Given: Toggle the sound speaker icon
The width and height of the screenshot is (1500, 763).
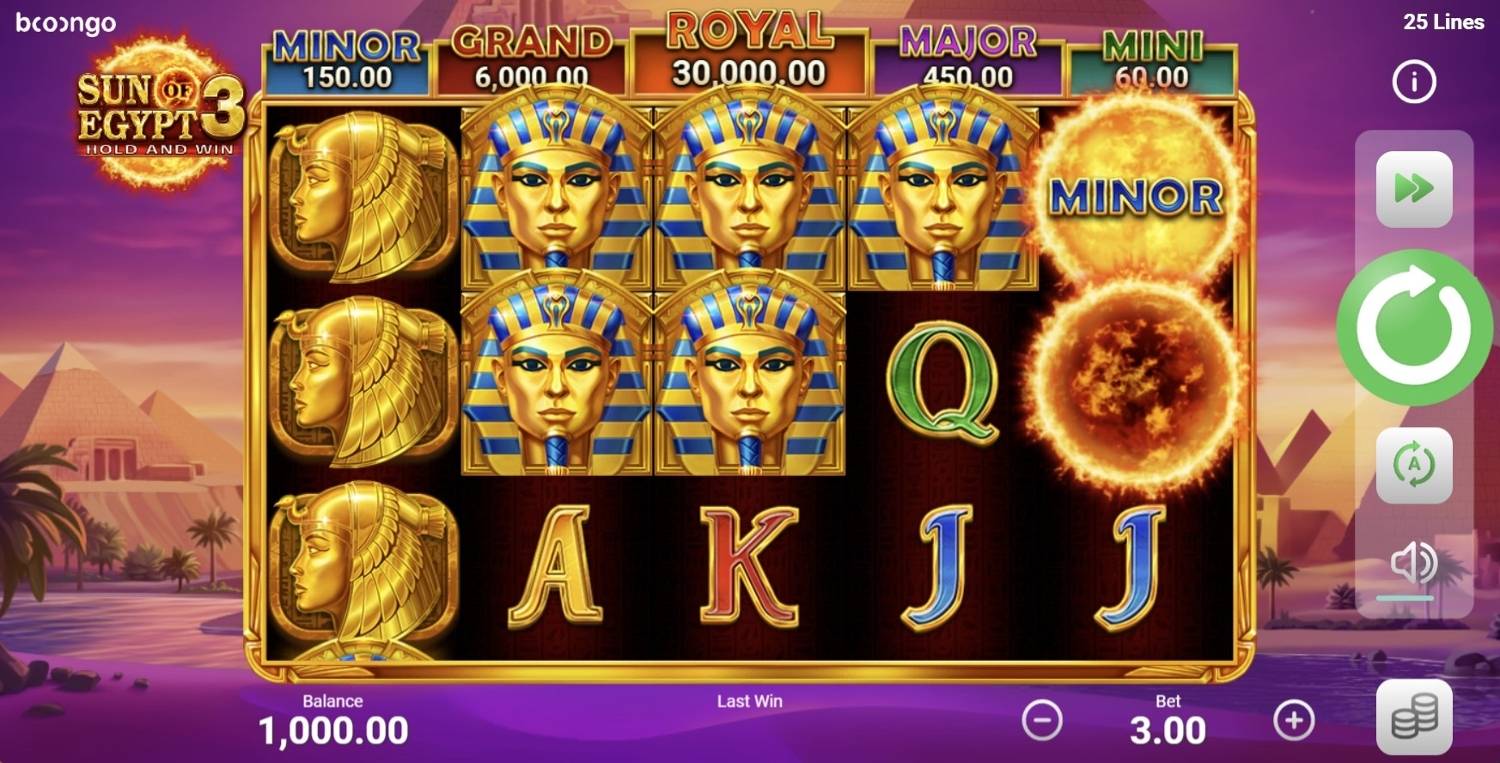Looking at the screenshot, I should coord(1414,565).
